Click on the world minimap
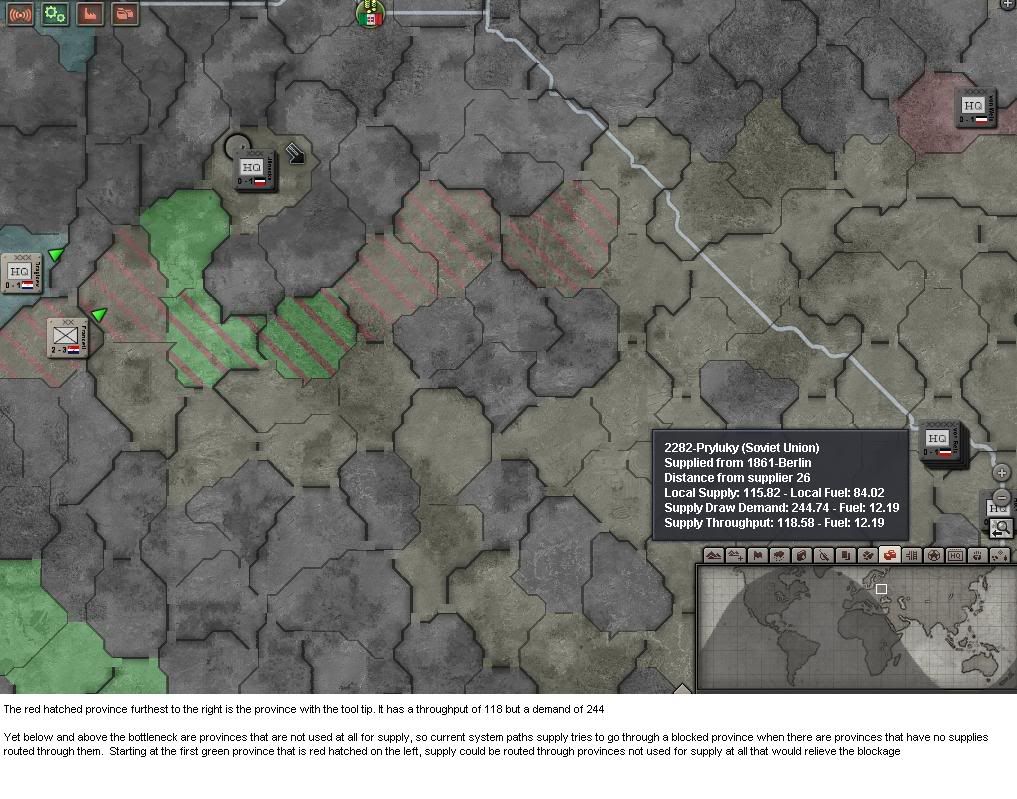Viewport: 1017px width, 799px height. point(853,626)
